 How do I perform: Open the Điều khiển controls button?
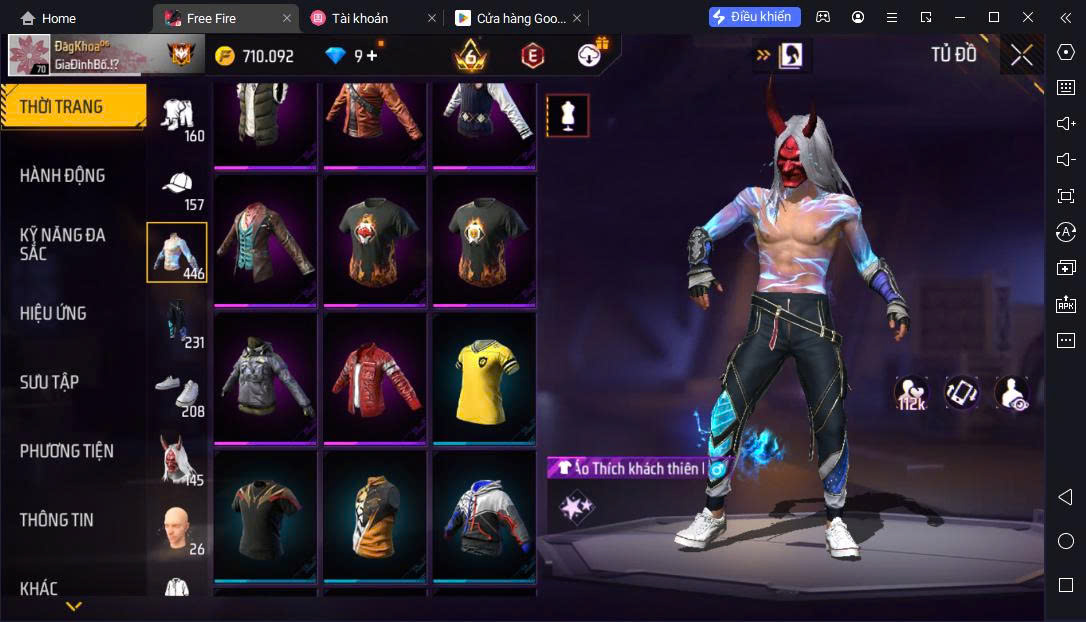tap(755, 17)
